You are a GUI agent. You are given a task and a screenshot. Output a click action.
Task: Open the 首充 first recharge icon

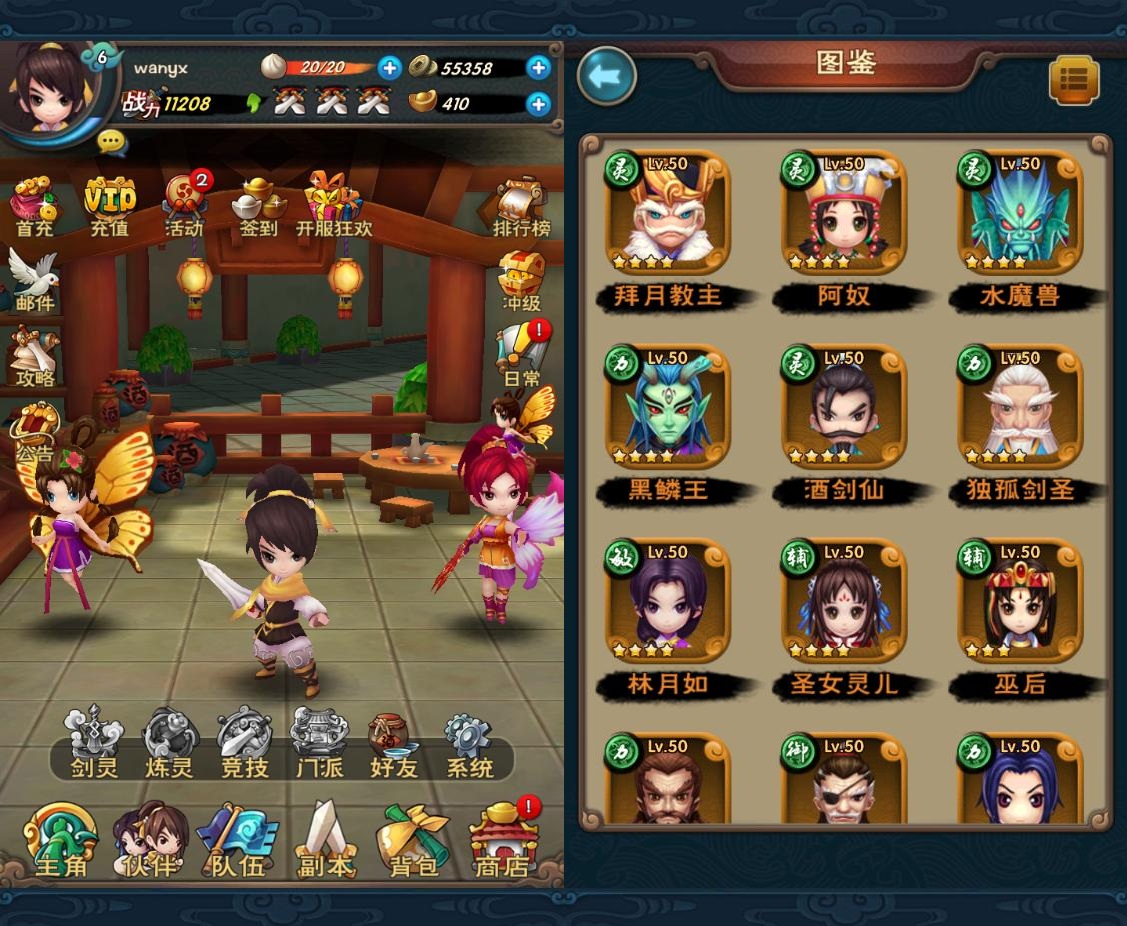pyautogui.click(x=35, y=205)
